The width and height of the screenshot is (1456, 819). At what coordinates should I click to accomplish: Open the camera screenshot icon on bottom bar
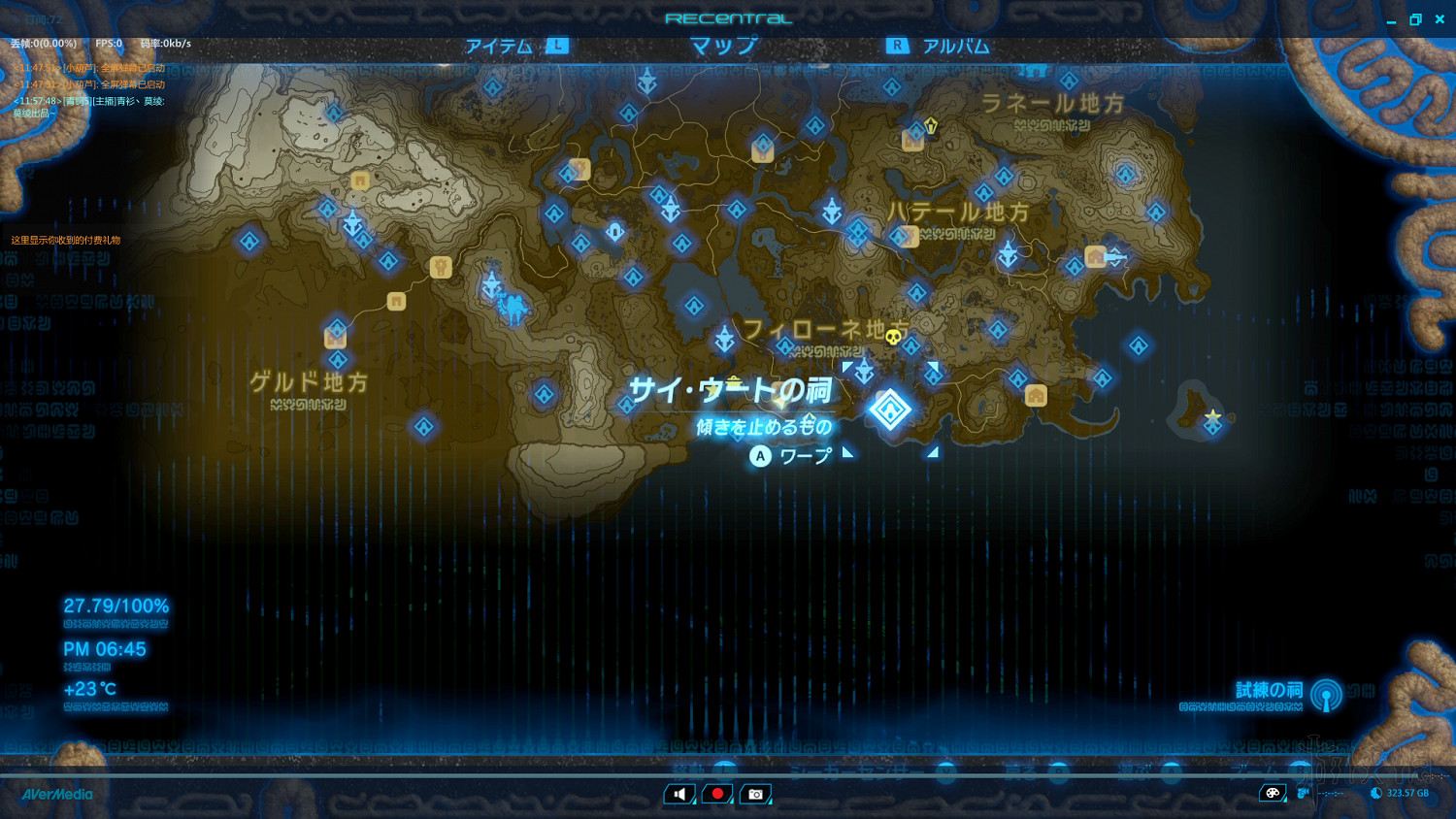pyautogui.click(x=755, y=794)
